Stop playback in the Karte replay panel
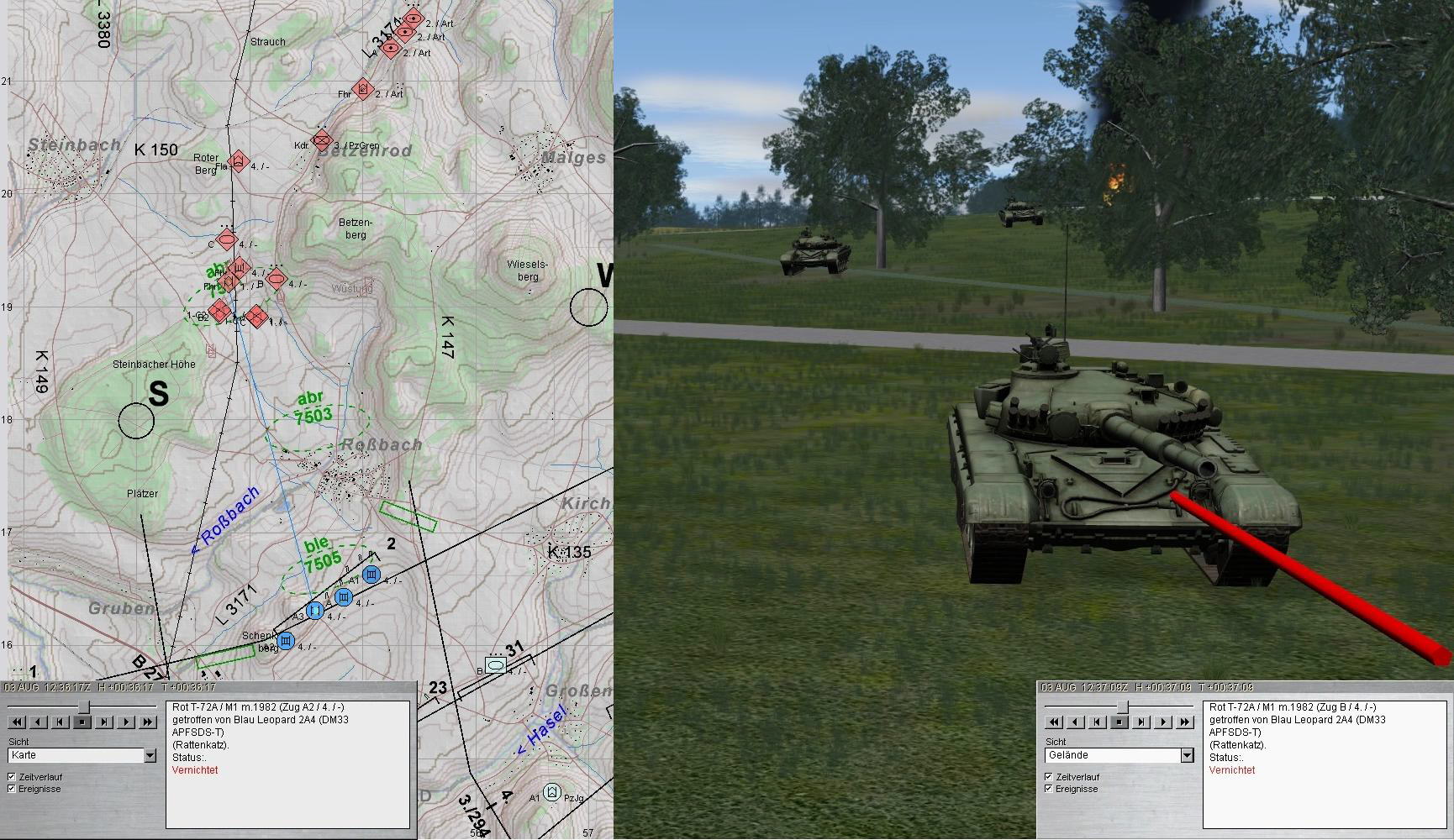Viewport: 1454px width, 840px height. tap(82, 722)
